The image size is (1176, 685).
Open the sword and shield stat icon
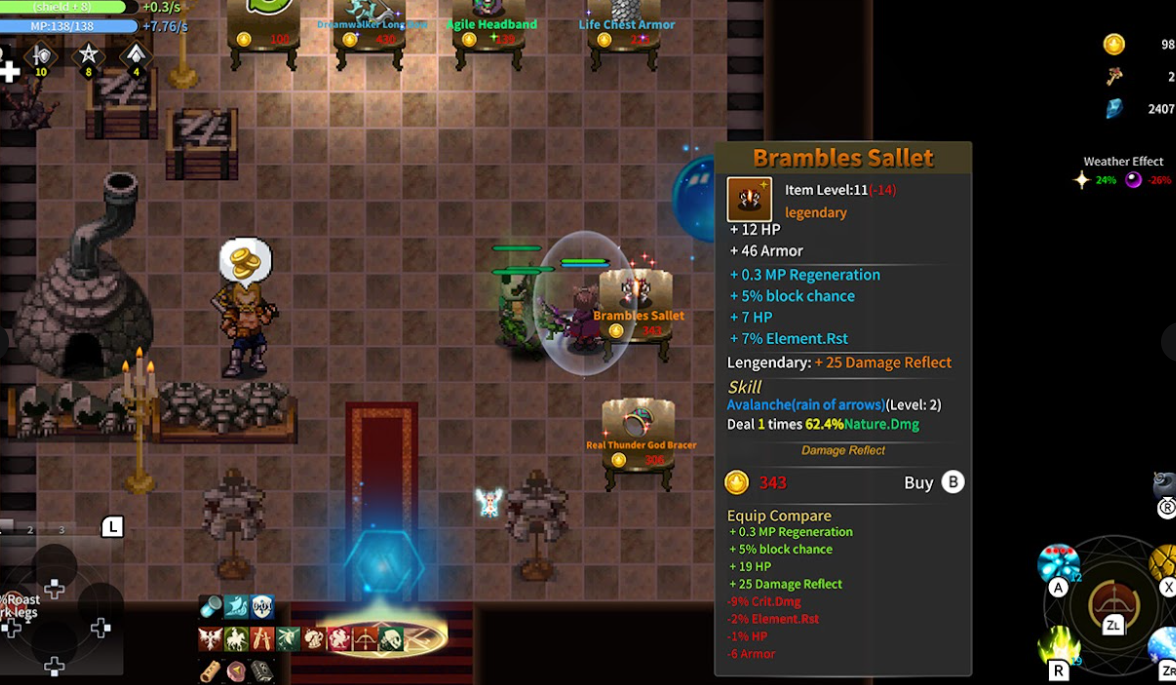(41, 56)
